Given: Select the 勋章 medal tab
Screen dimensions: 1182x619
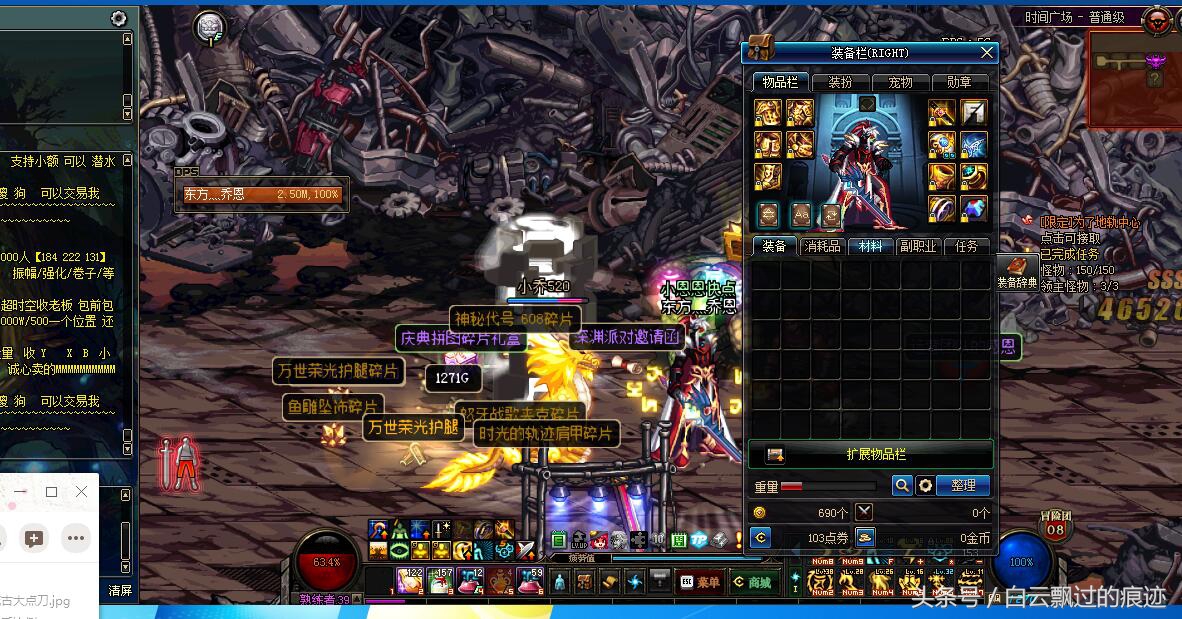Looking at the screenshot, I should click(959, 82).
